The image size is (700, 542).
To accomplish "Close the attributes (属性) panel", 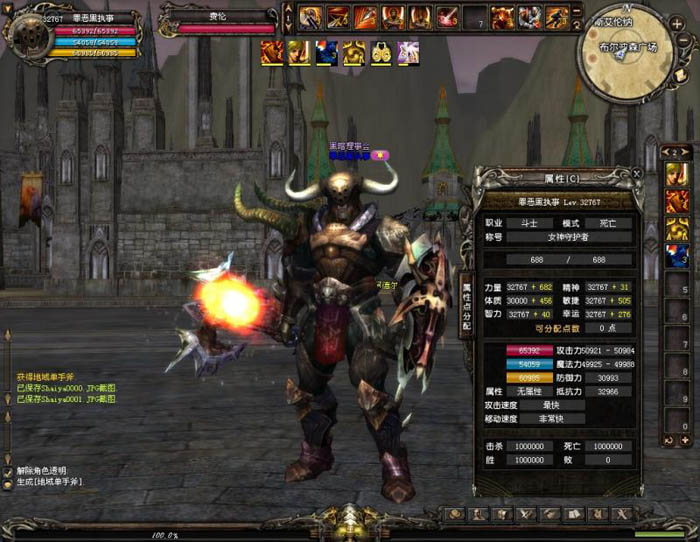I will click(x=637, y=172).
